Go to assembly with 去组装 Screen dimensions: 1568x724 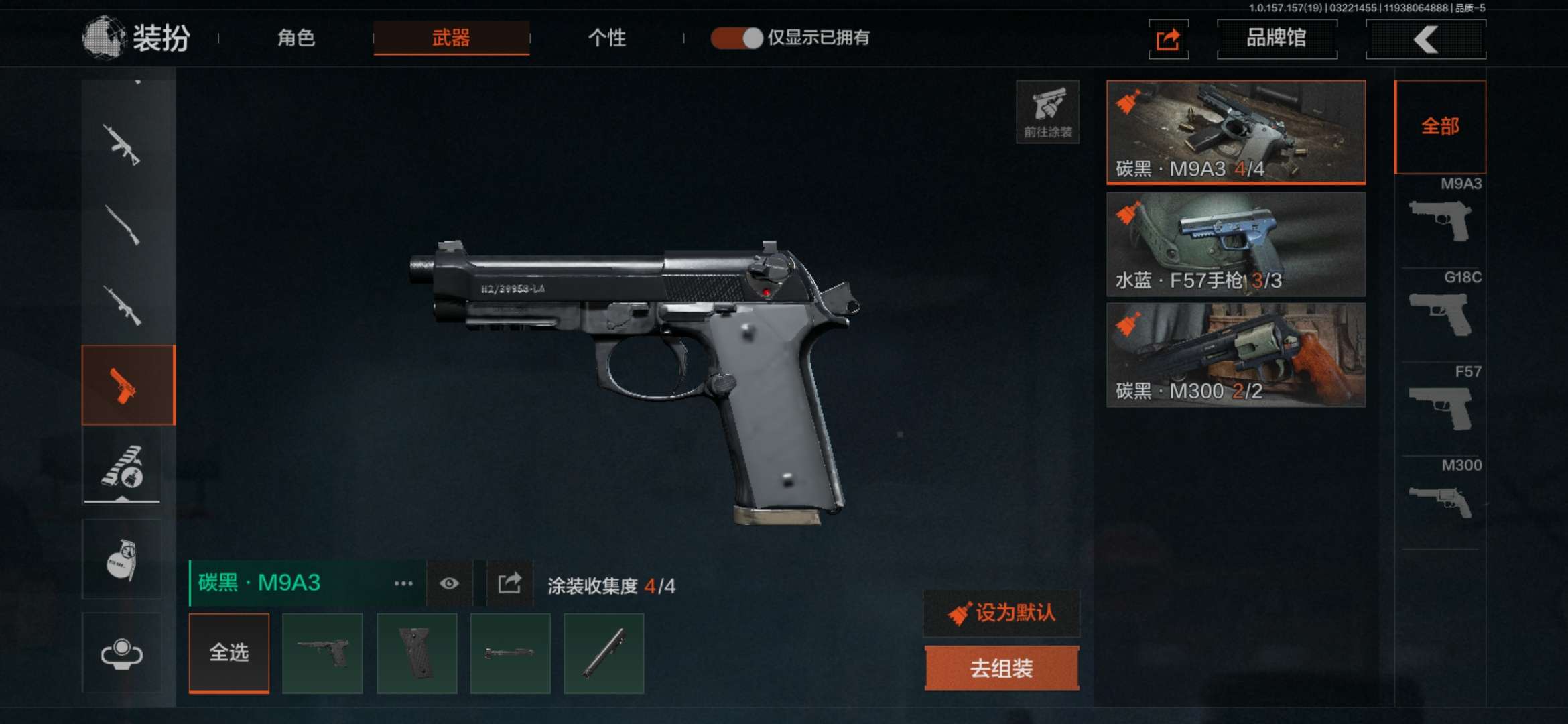[x=1001, y=668]
